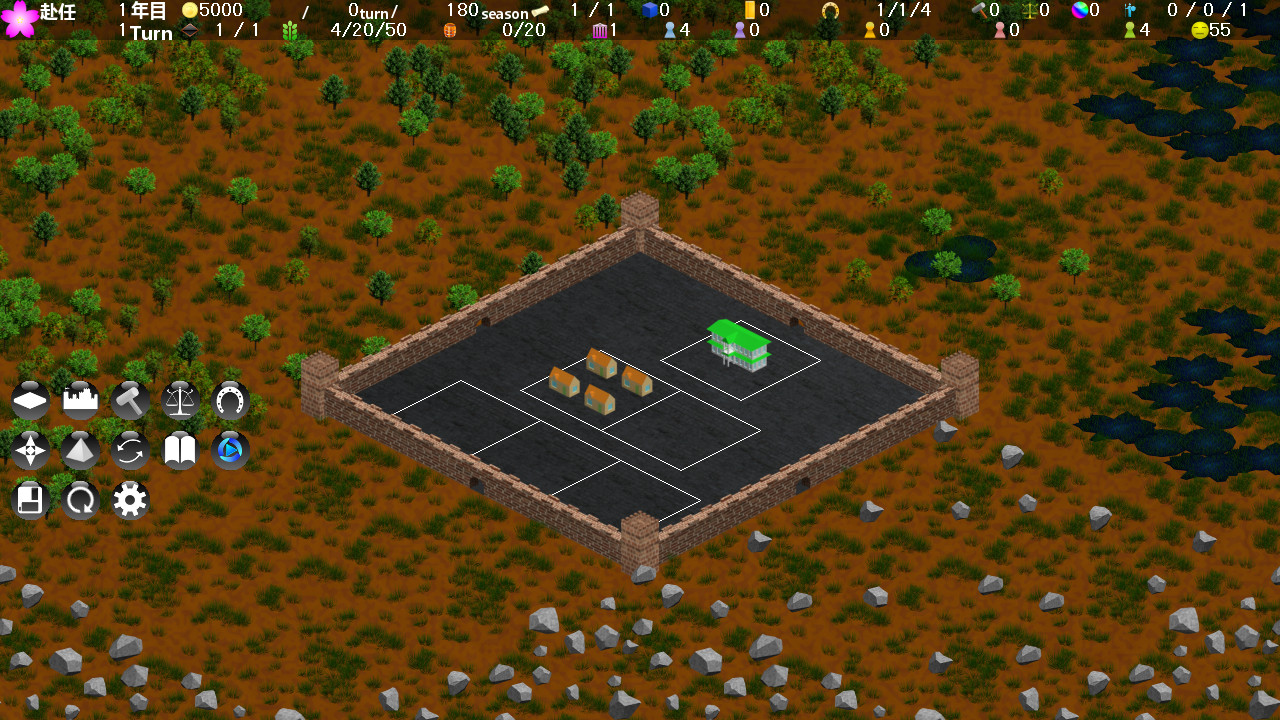The image size is (1280, 720).
Task: Click the single circular arrow button
Action: click(81, 500)
